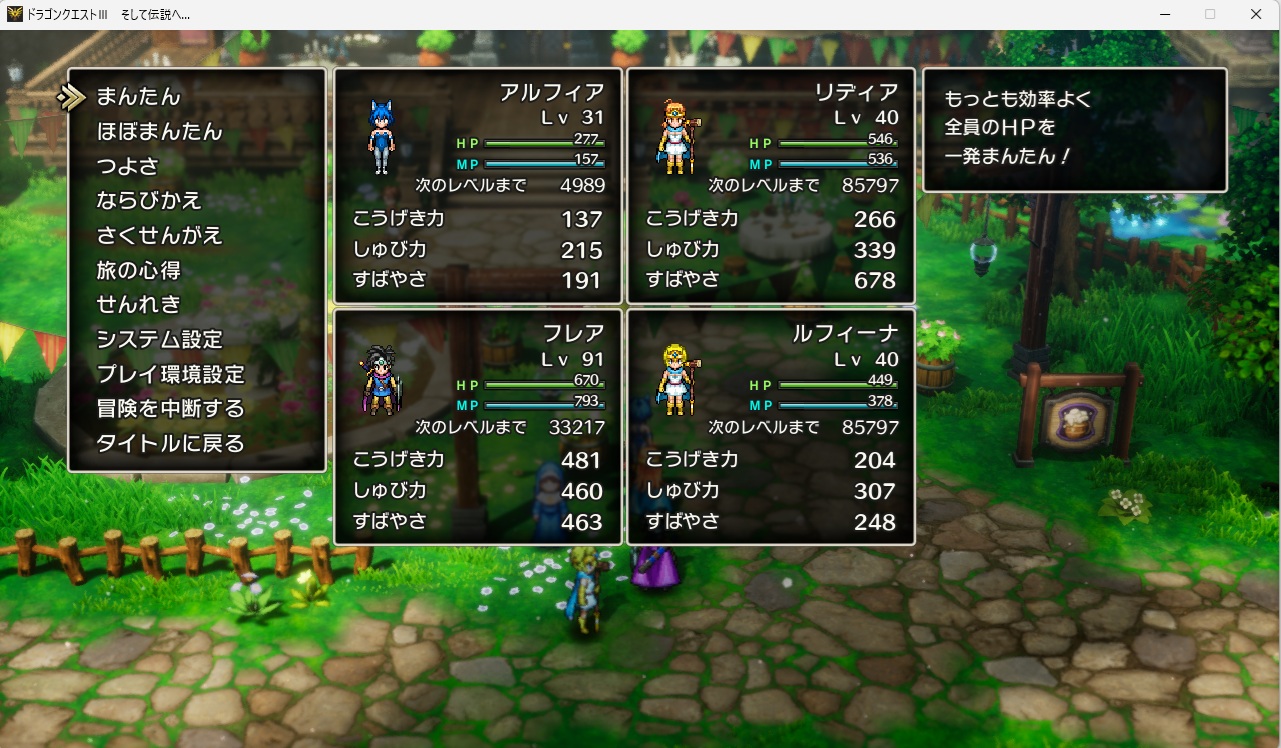Viewport: 1281px width, 748px height.
Task: Choose ほぼまんたん from the menu
Action: click(x=159, y=132)
